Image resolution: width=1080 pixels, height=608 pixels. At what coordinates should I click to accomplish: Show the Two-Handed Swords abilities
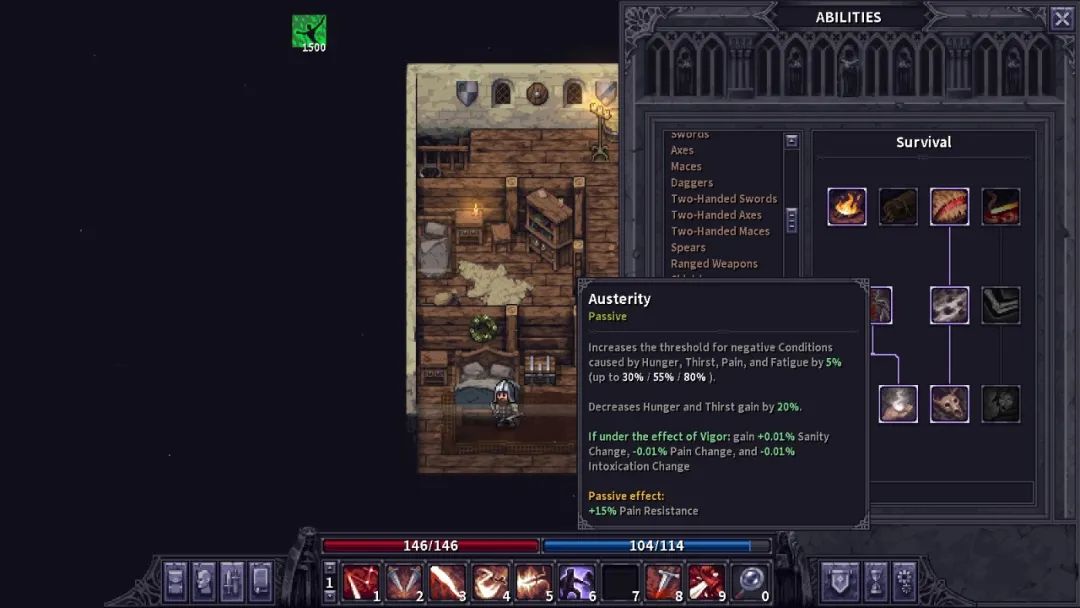pyautogui.click(x=724, y=199)
